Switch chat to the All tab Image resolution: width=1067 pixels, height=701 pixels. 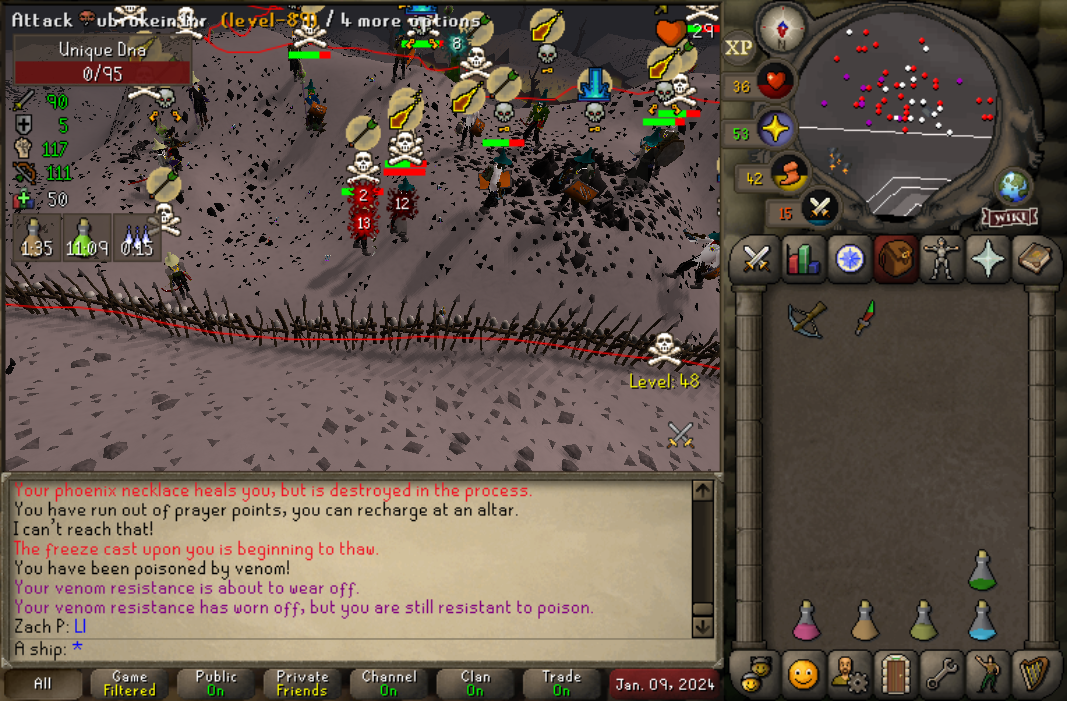[43, 684]
